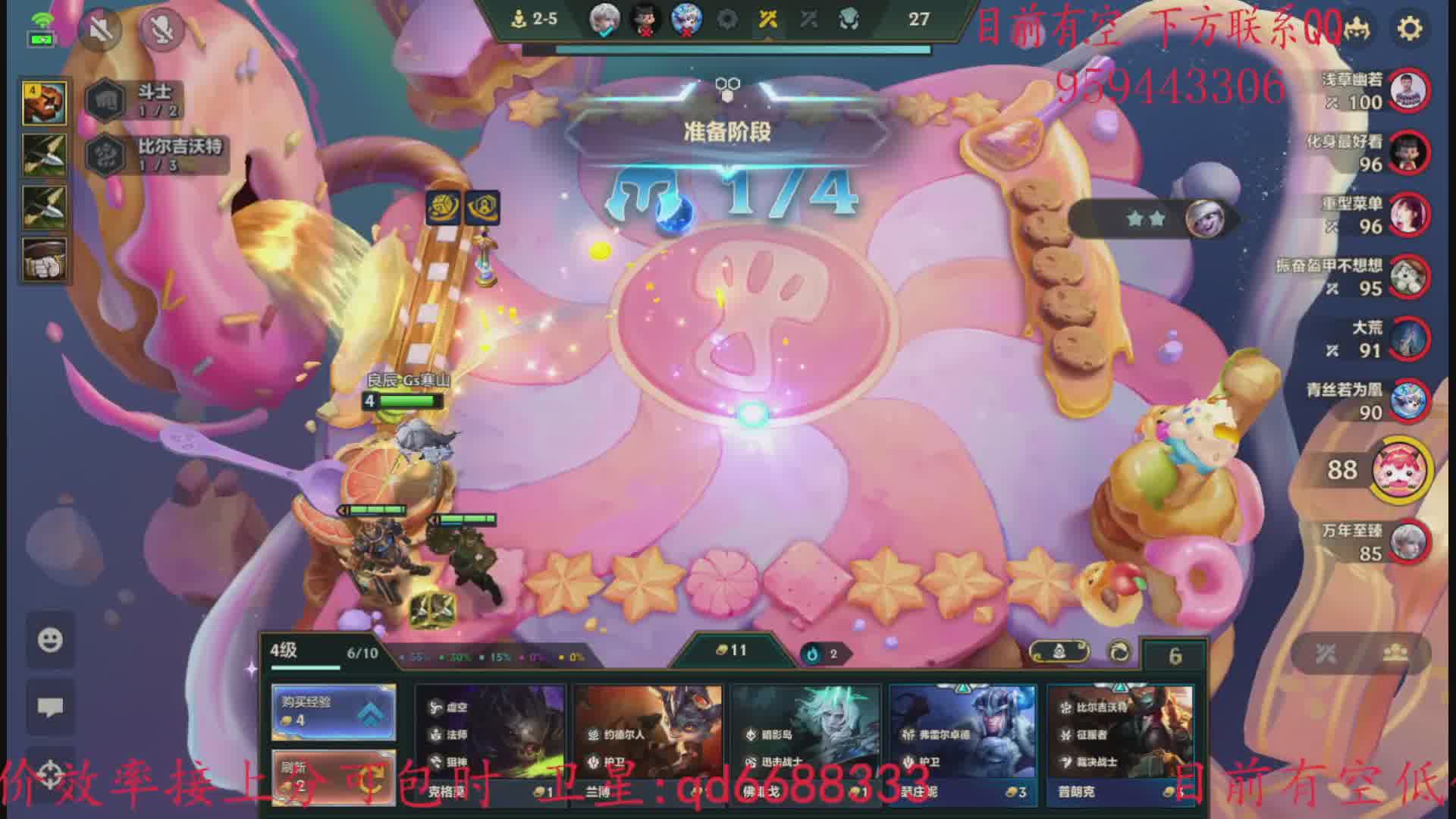The width and height of the screenshot is (1456, 819).
Task: Refresh the shop with 刷新 button
Action: coord(334,777)
